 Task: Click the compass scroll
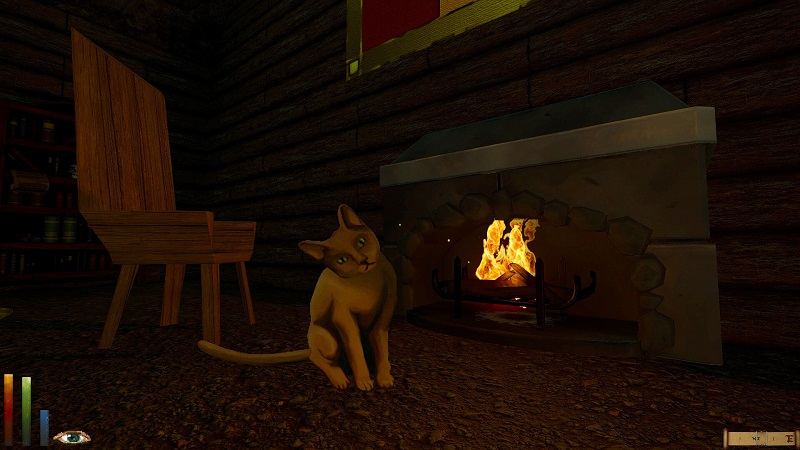pos(759,438)
